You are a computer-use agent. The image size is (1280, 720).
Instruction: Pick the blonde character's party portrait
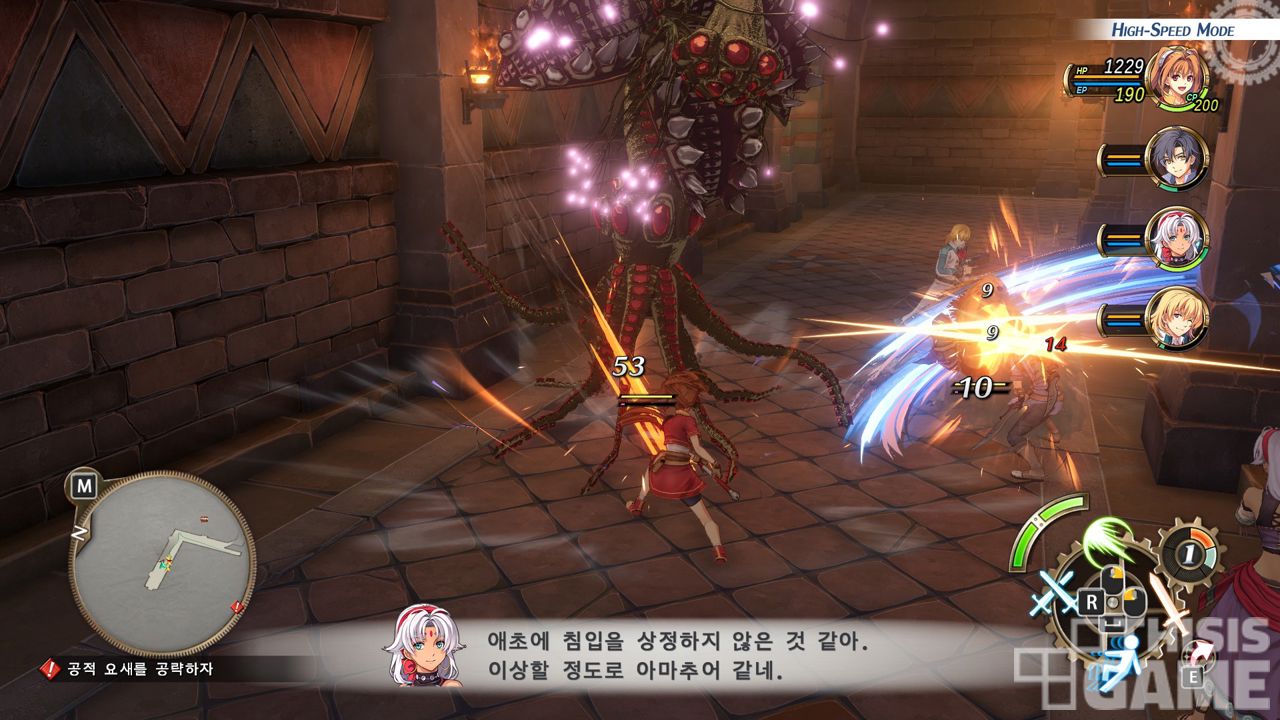pyautogui.click(x=1176, y=318)
